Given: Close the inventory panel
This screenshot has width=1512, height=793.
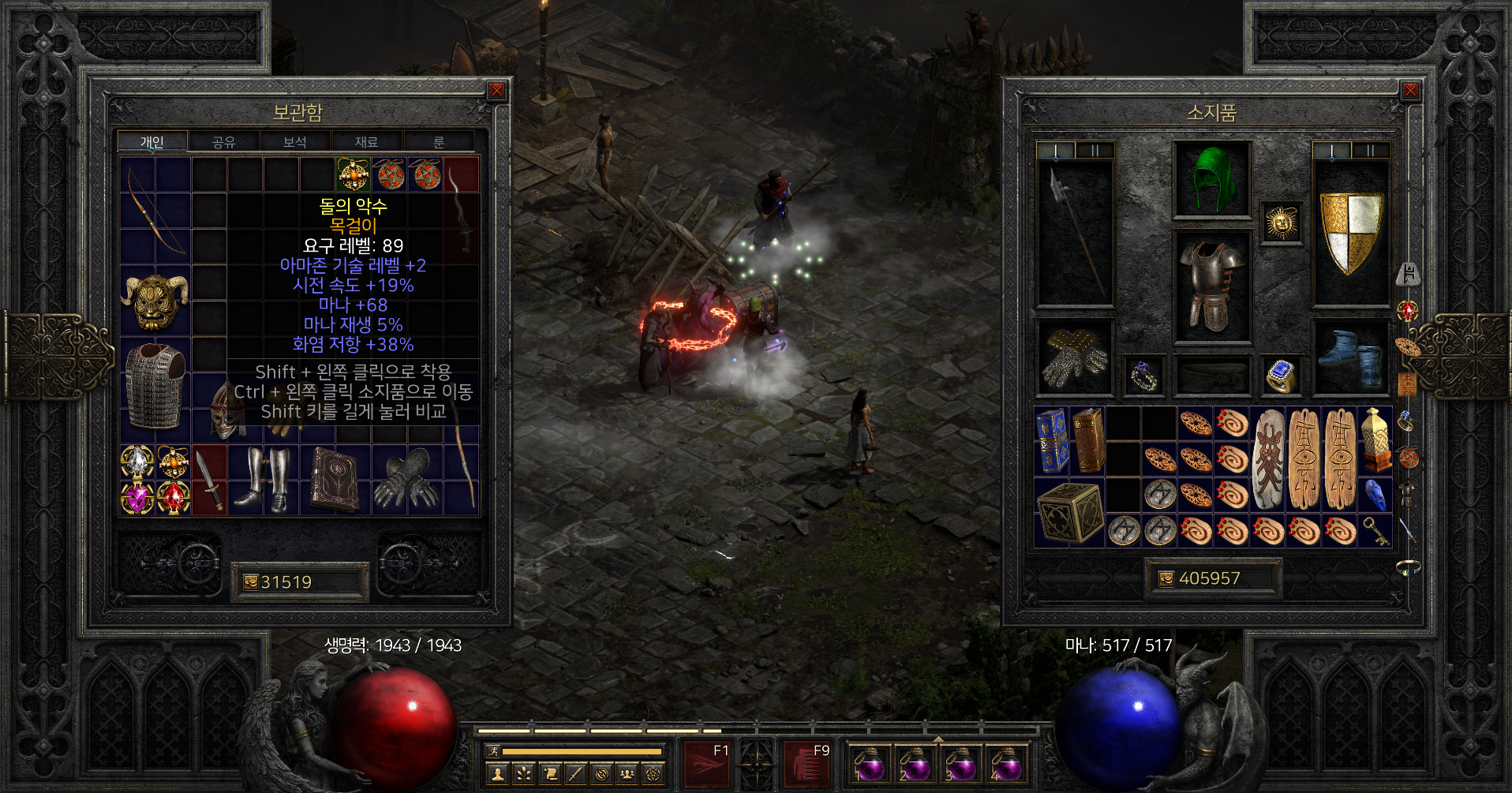Looking at the screenshot, I should [1409, 91].
